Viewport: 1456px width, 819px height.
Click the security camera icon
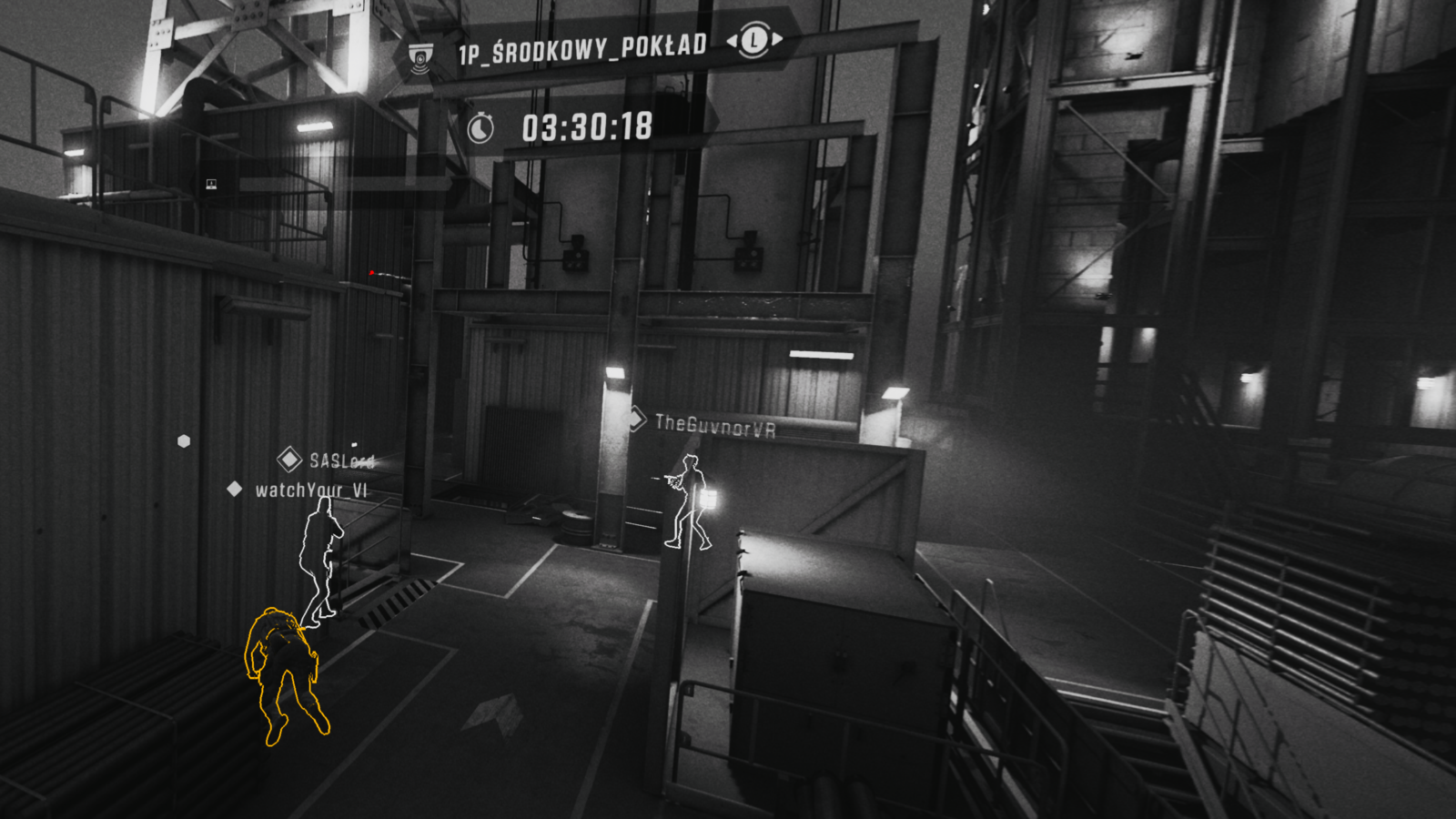coord(420,59)
